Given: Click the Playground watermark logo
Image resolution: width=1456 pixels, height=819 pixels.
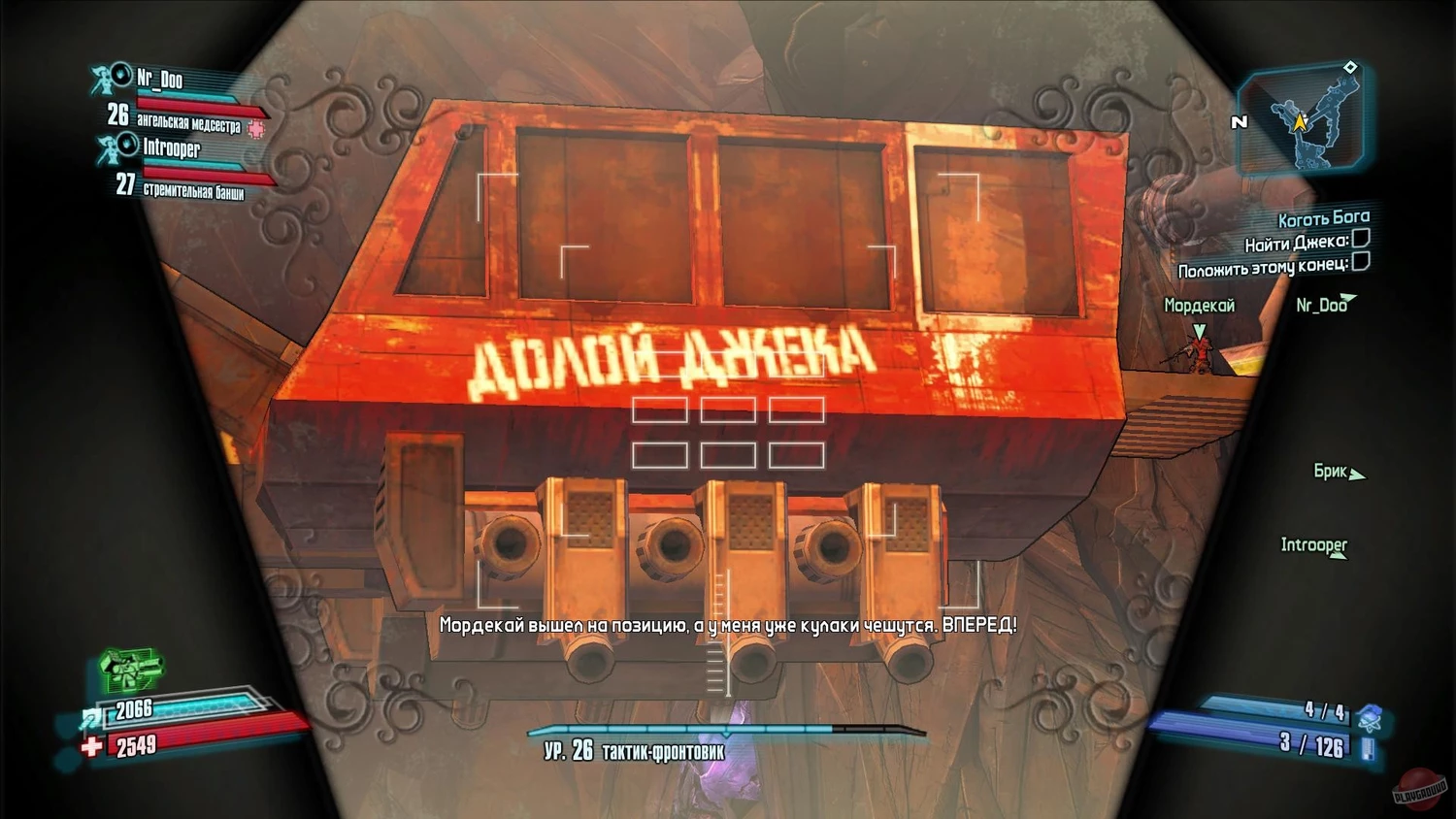Looking at the screenshot, I should coord(1420,789).
